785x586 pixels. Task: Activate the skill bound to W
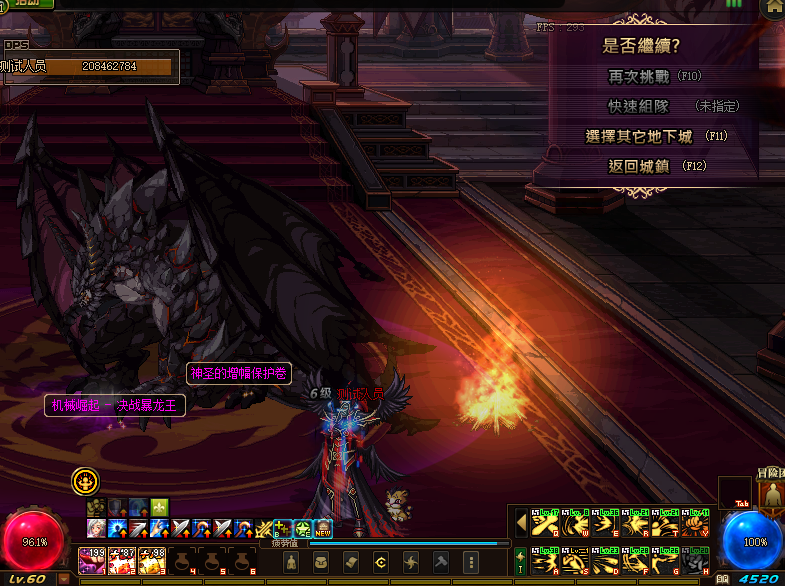point(574,523)
